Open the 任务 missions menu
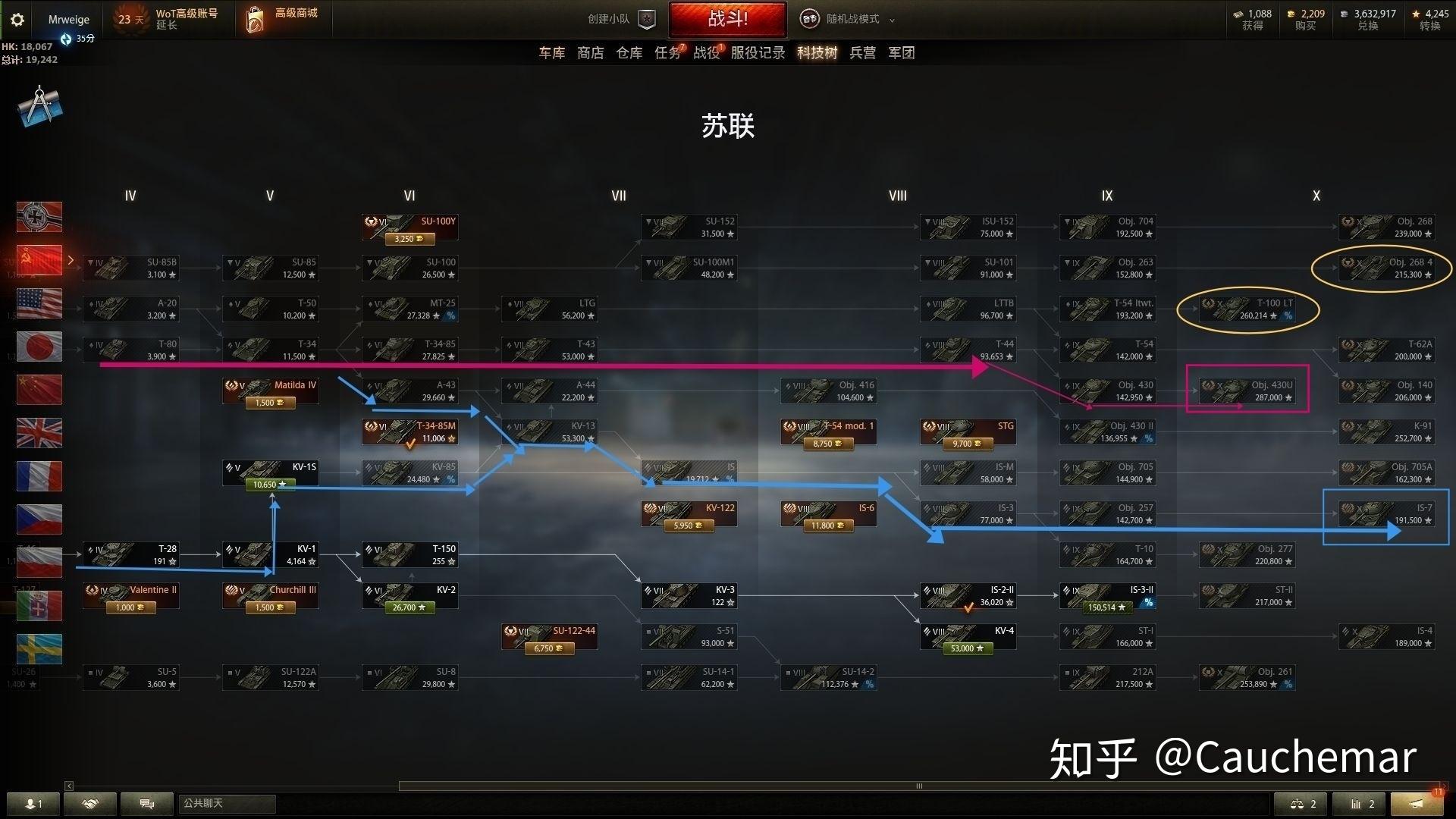 667,53
